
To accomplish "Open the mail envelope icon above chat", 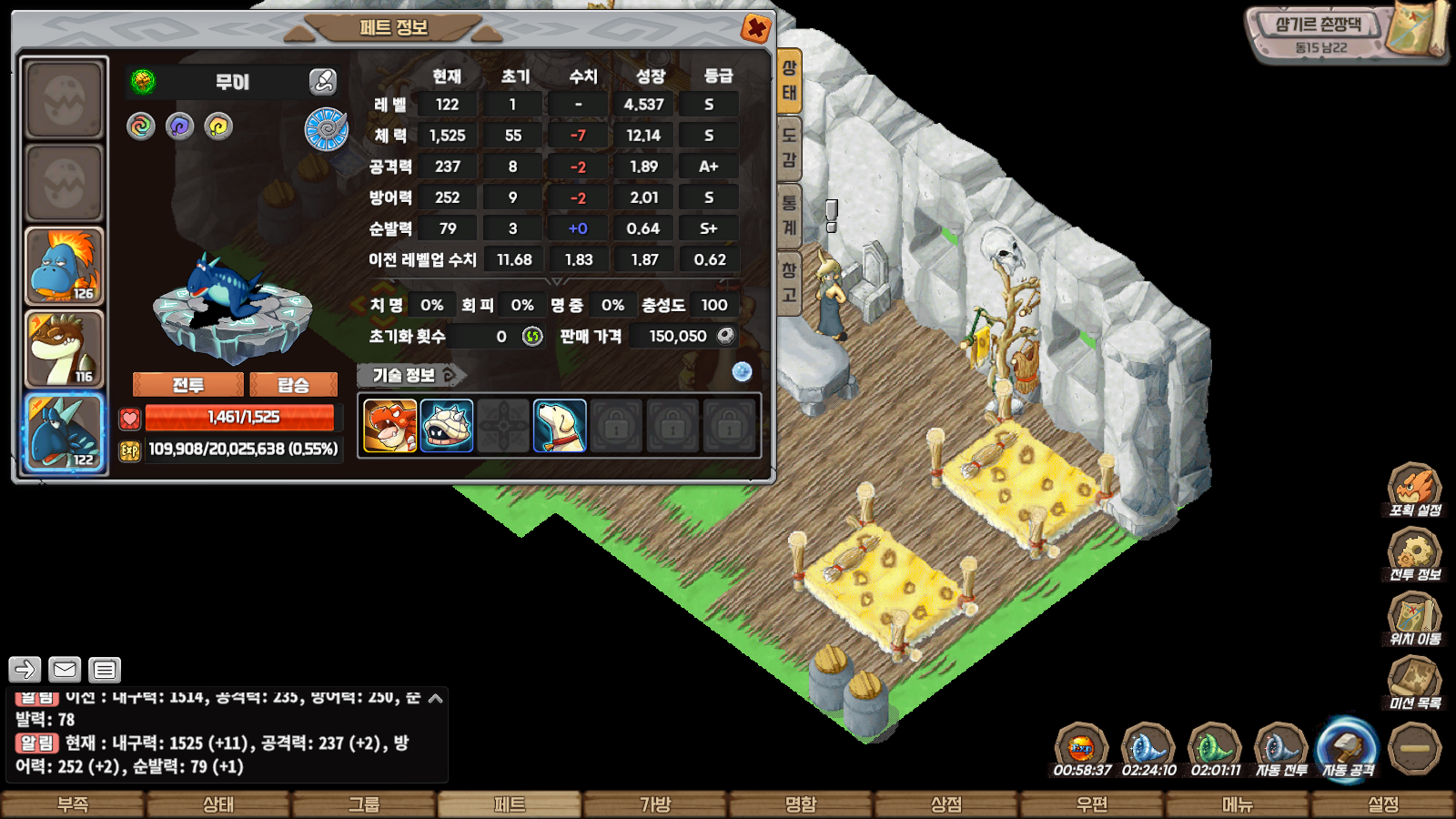I will pyautogui.click(x=65, y=670).
